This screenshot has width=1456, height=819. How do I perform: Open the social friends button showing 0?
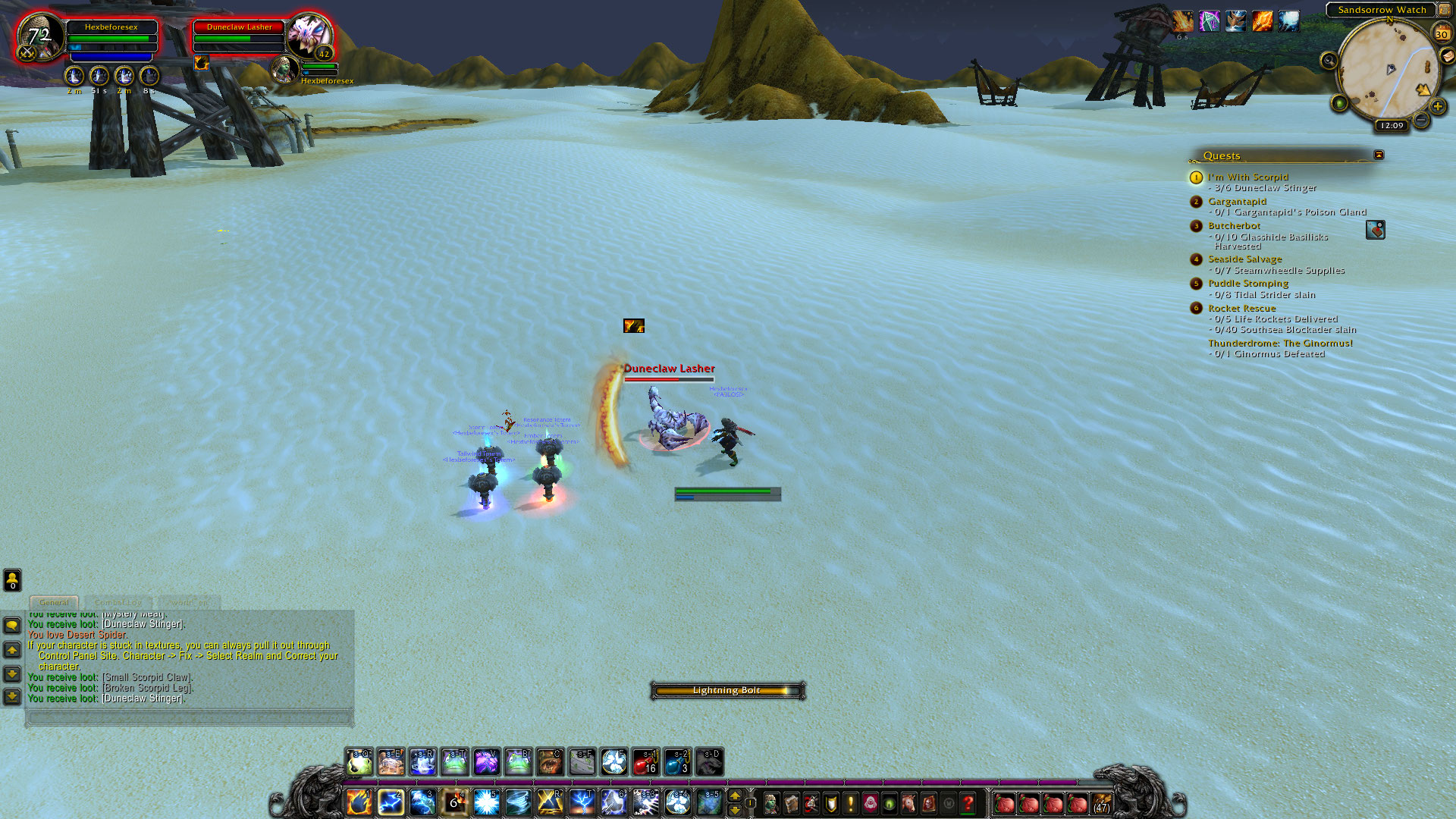coord(12,580)
